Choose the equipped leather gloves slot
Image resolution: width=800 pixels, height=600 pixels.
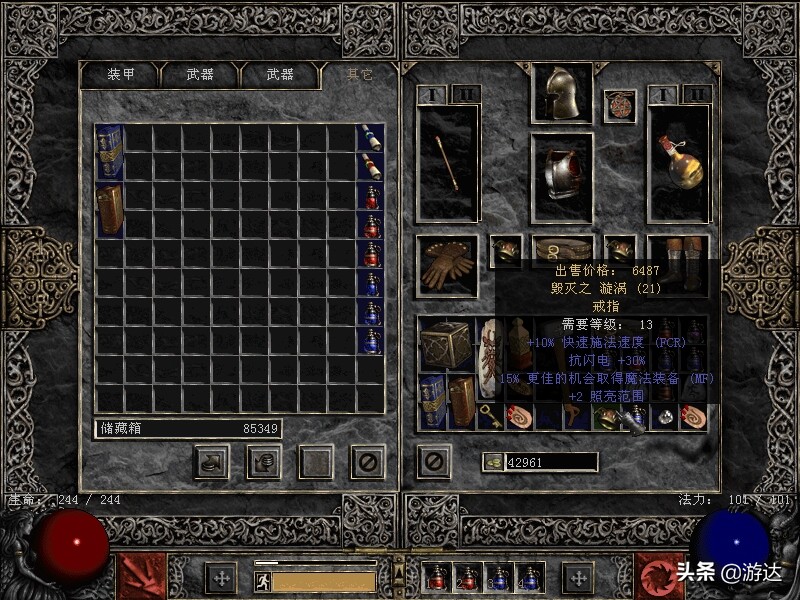(446, 265)
